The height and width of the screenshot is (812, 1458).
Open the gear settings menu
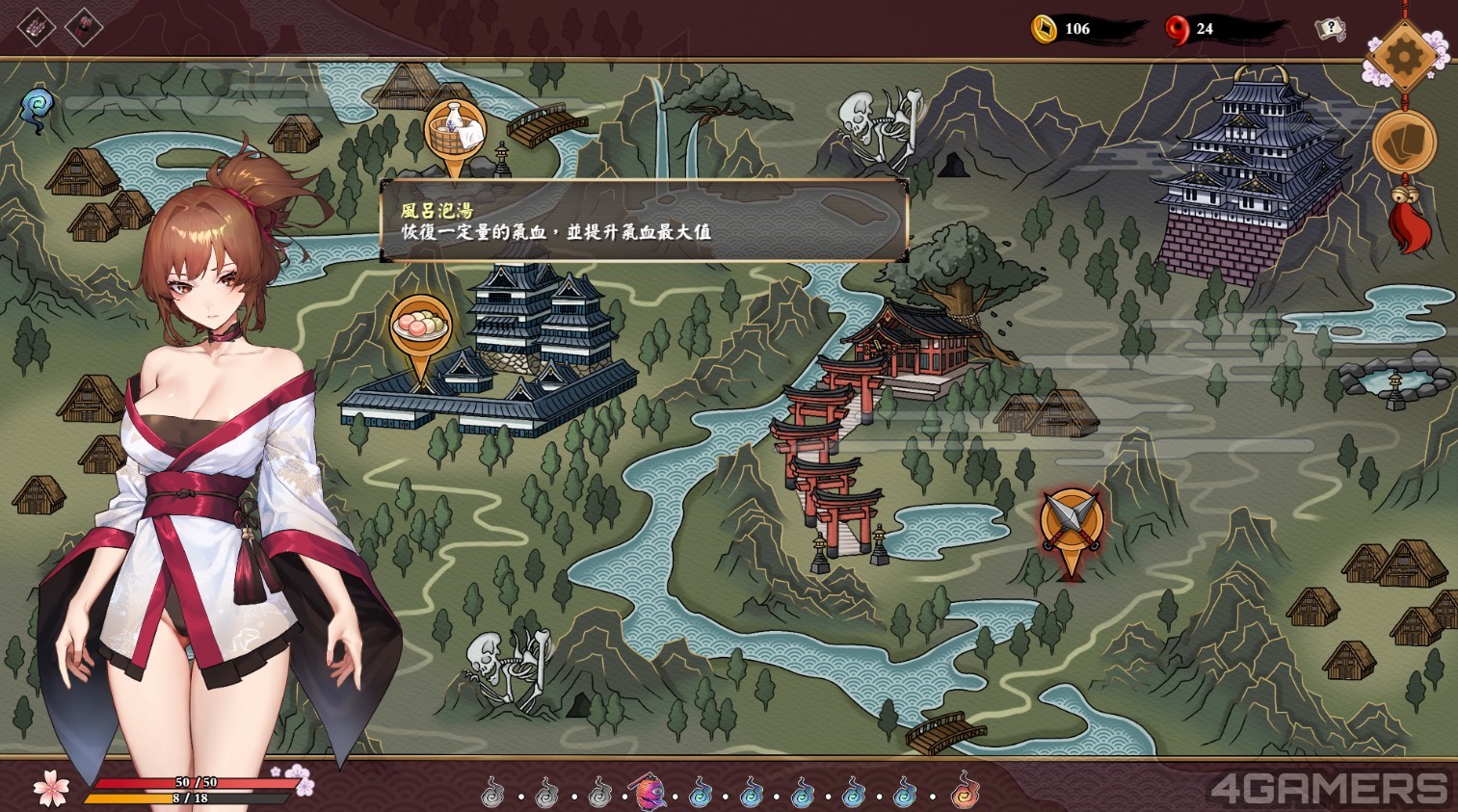[x=1402, y=57]
